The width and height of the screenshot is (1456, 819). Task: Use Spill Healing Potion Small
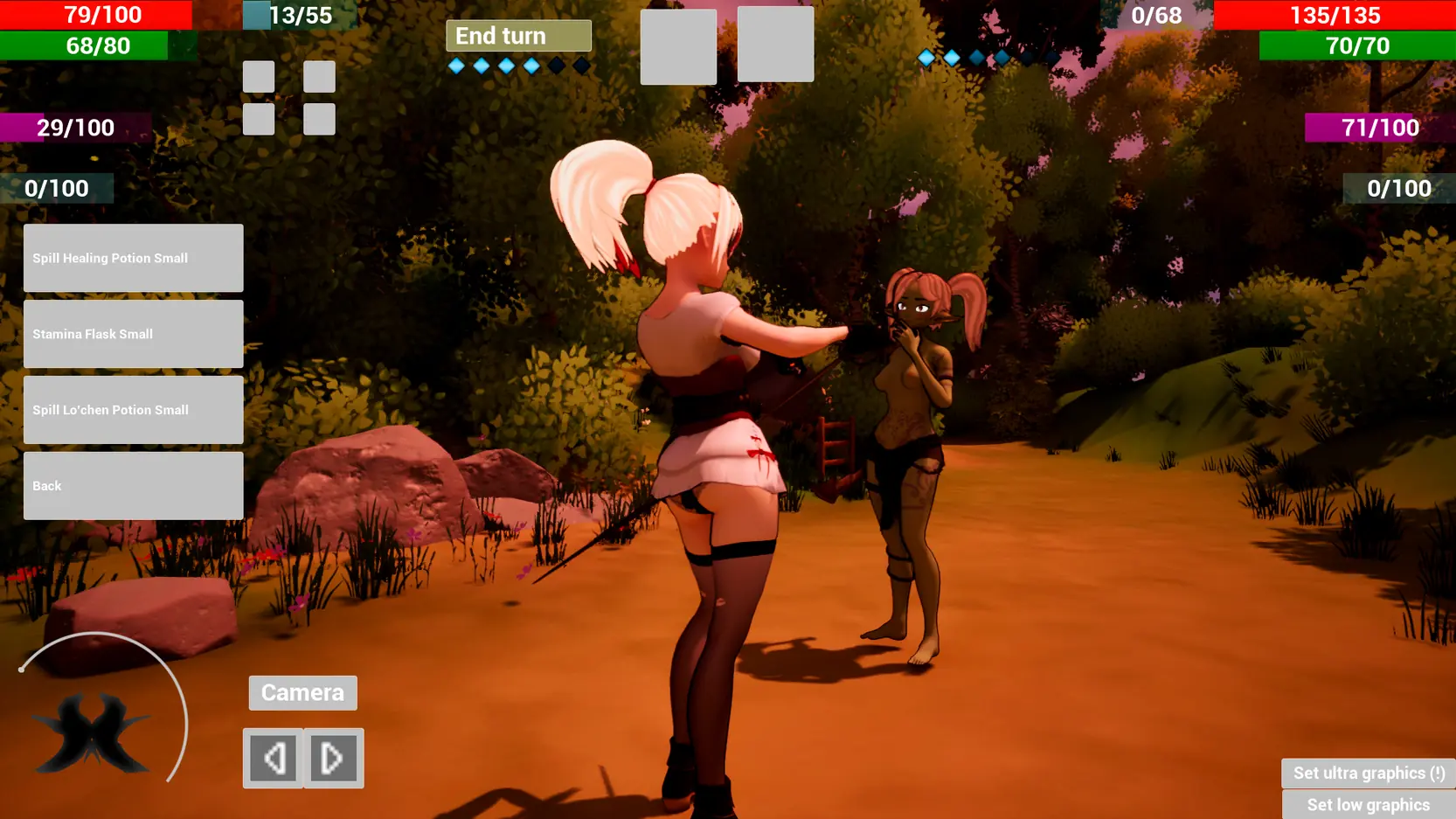click(x=133, y=258)
